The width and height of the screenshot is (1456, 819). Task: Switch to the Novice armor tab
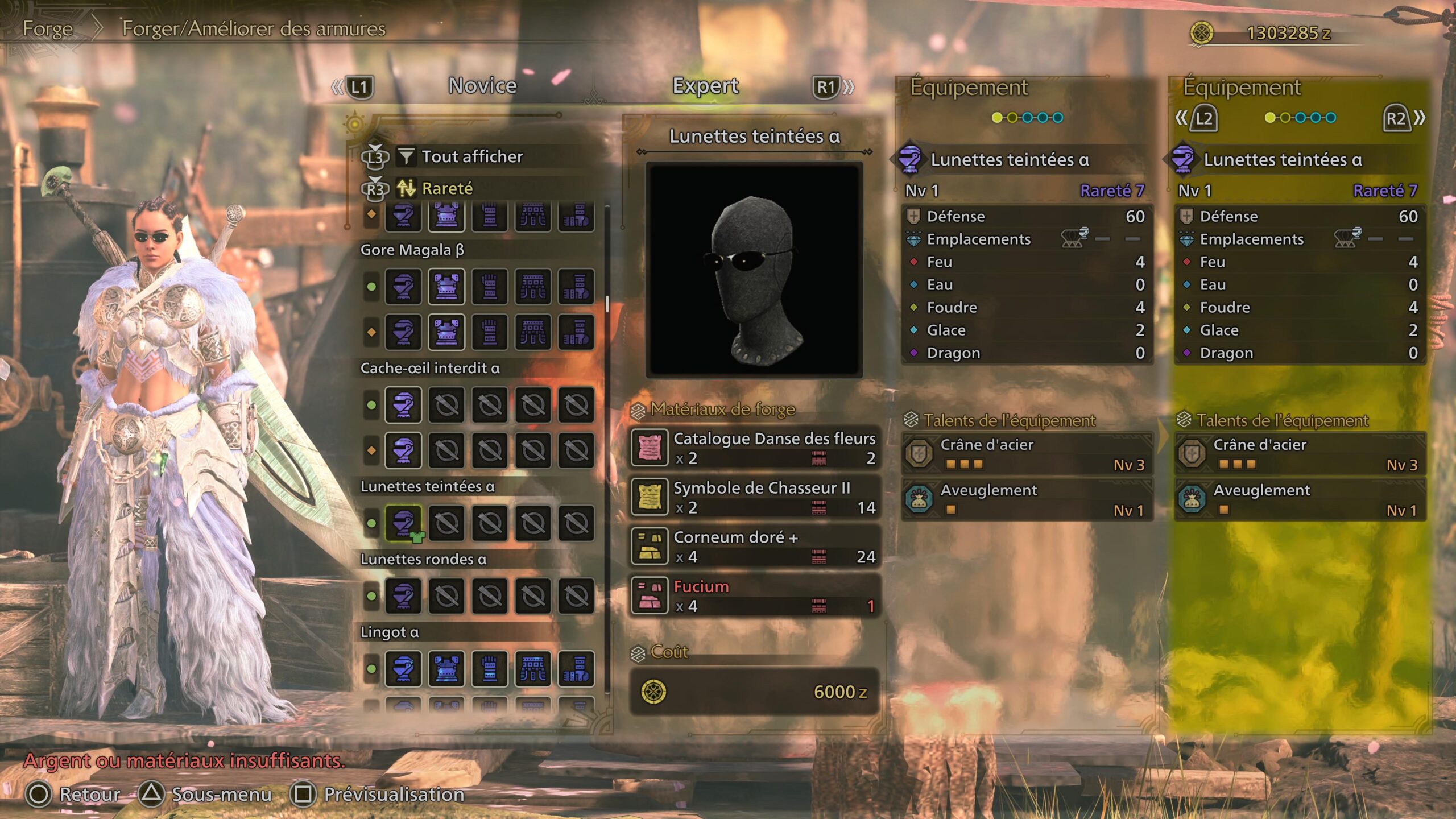482,86
